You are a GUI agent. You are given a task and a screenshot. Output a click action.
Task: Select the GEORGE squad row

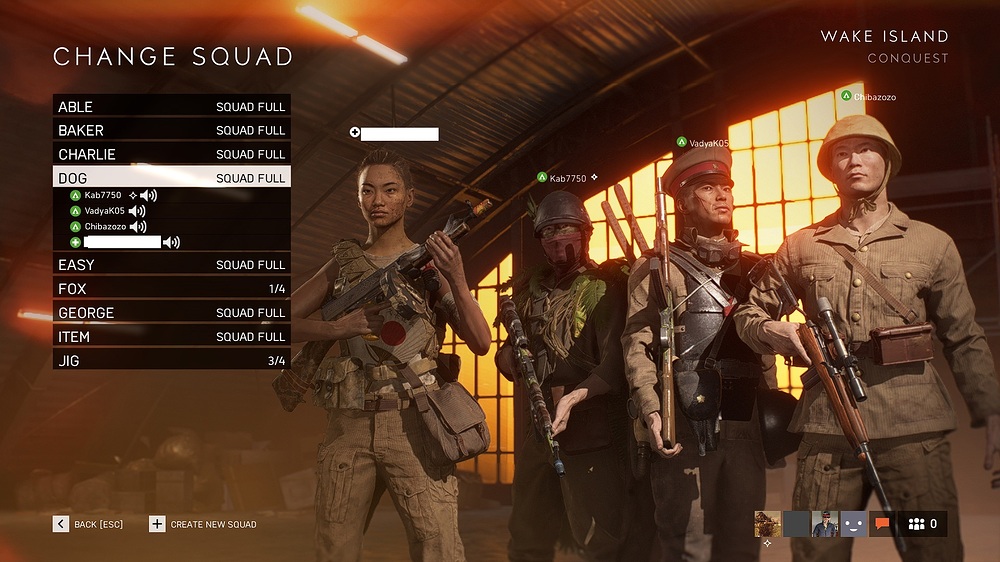coord(171,313)
